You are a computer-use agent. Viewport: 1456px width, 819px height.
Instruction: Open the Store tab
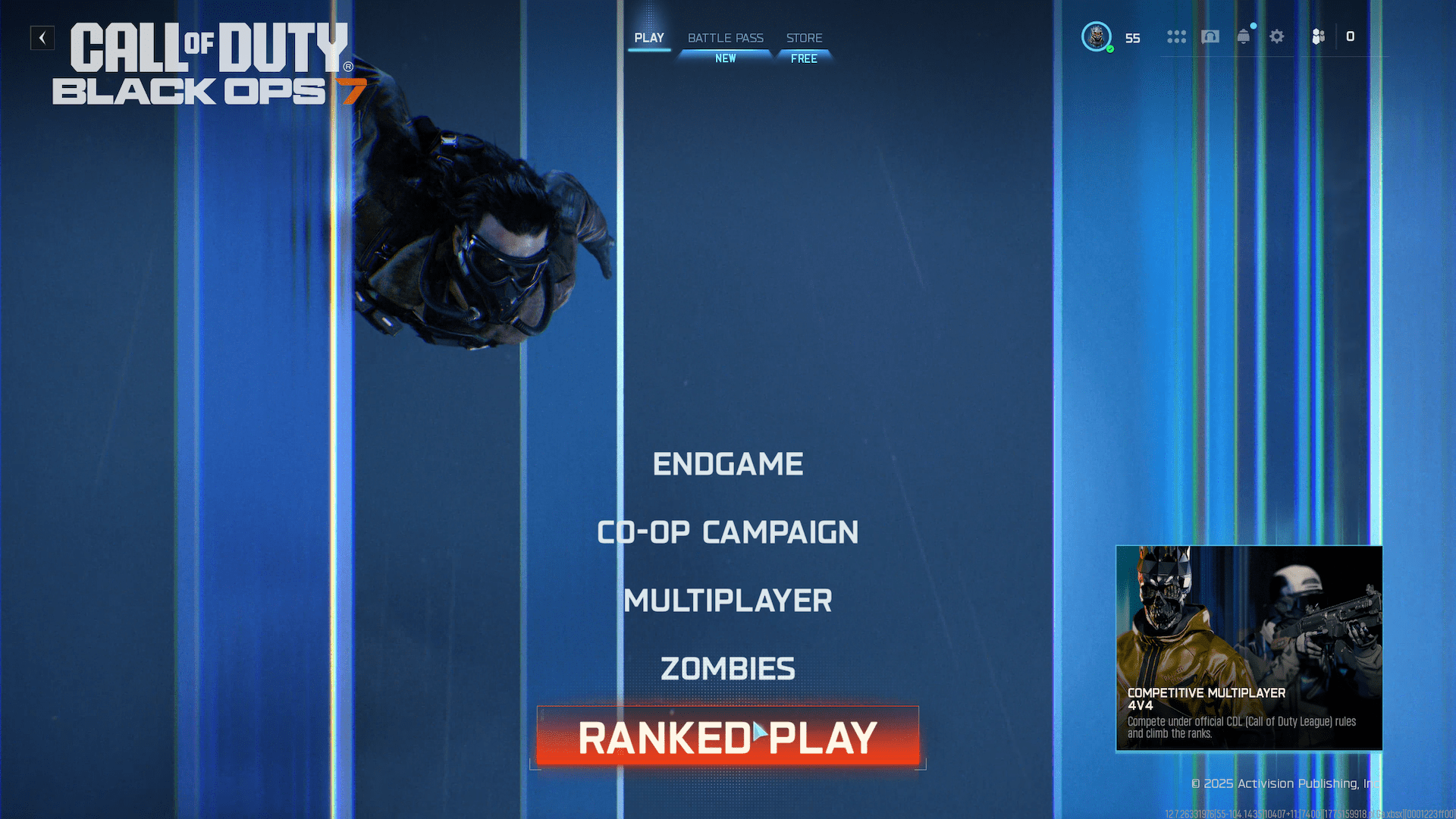(x=804, y=38)
